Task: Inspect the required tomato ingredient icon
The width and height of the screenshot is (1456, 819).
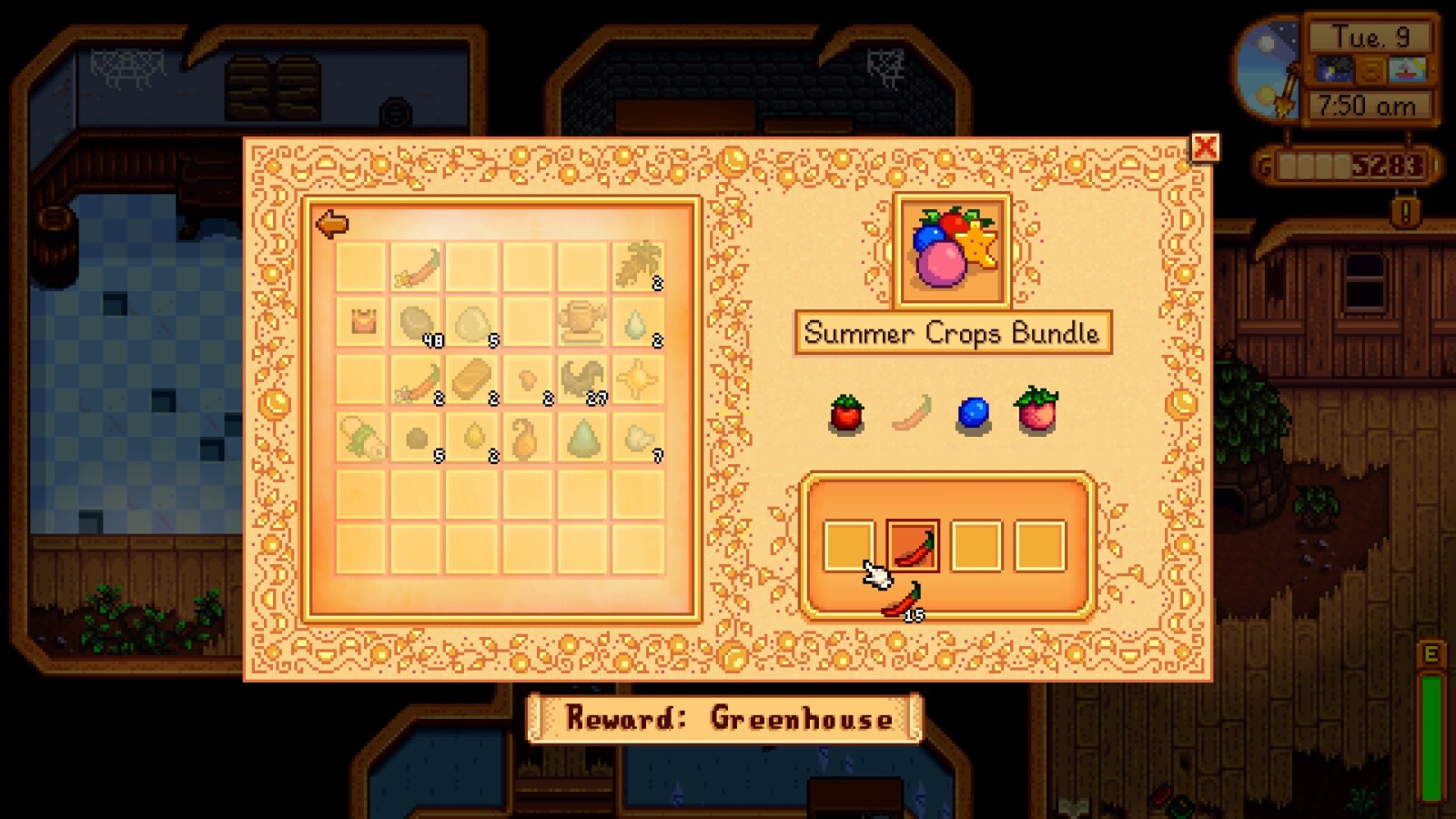Action: pyautogui.click(x=846, y=414)
